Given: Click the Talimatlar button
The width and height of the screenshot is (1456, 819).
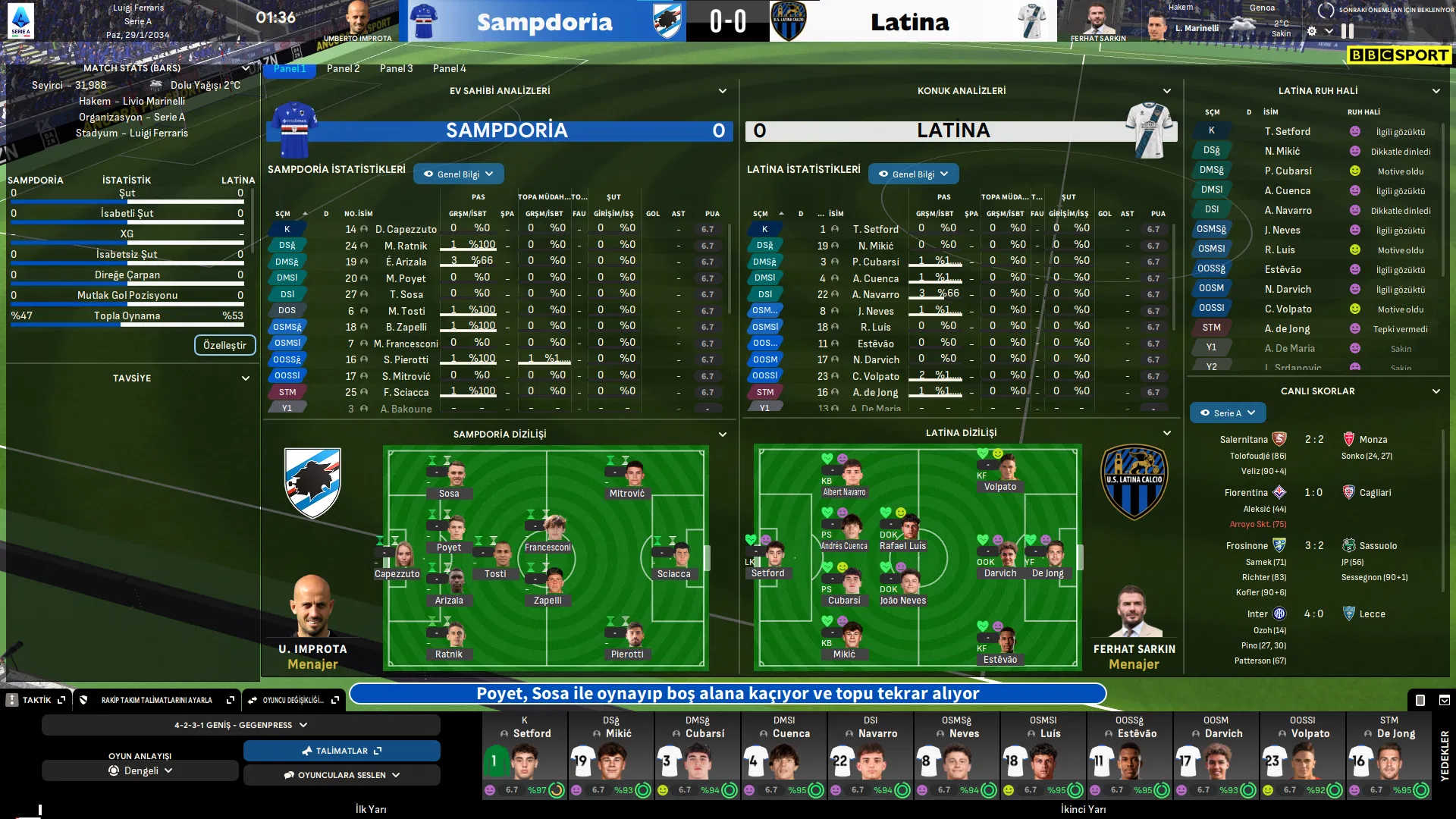Looking at the screenshot, I should point(341,751).
